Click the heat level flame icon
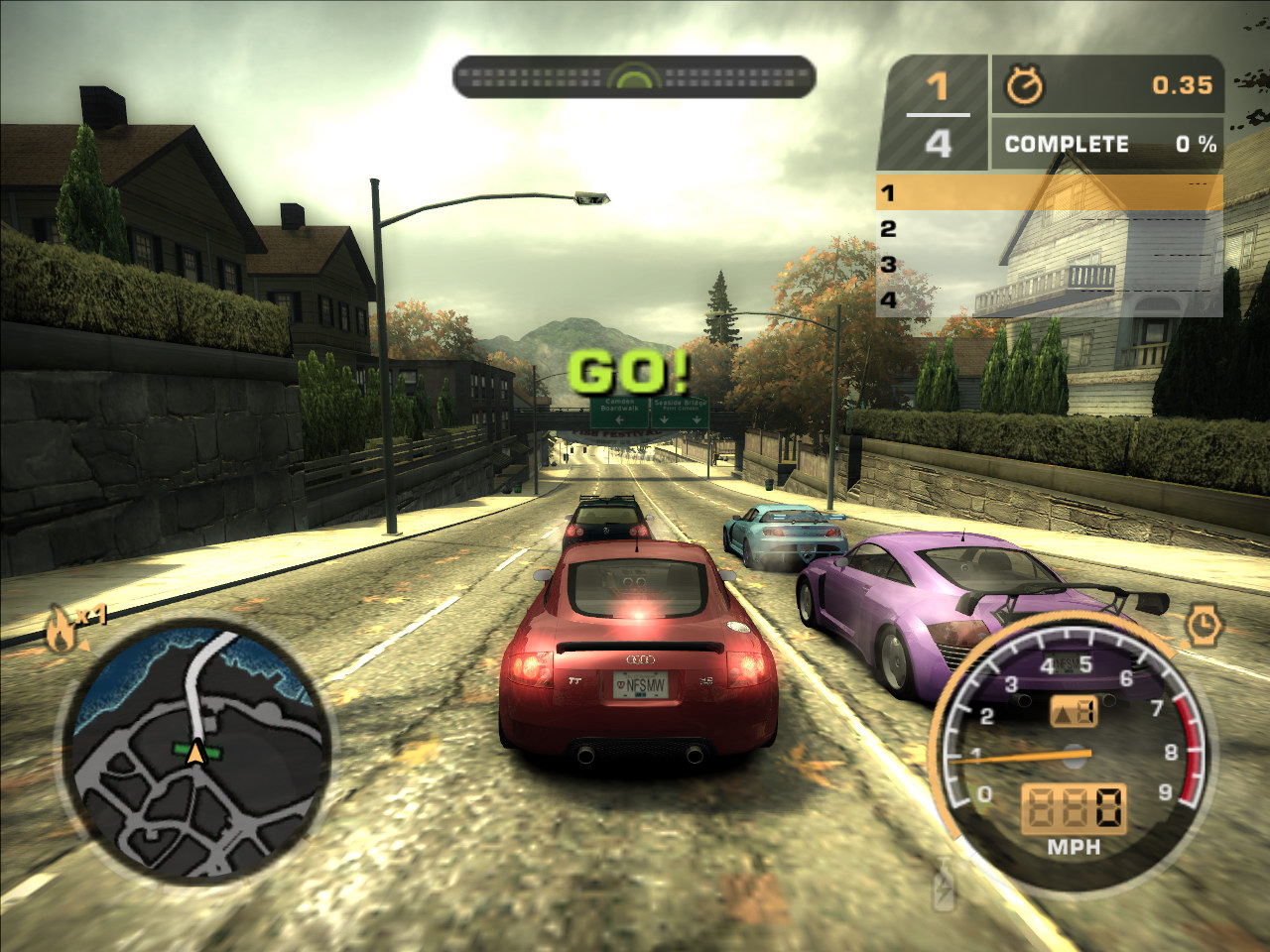1270x952 pixels. click(x=62, y=631)
